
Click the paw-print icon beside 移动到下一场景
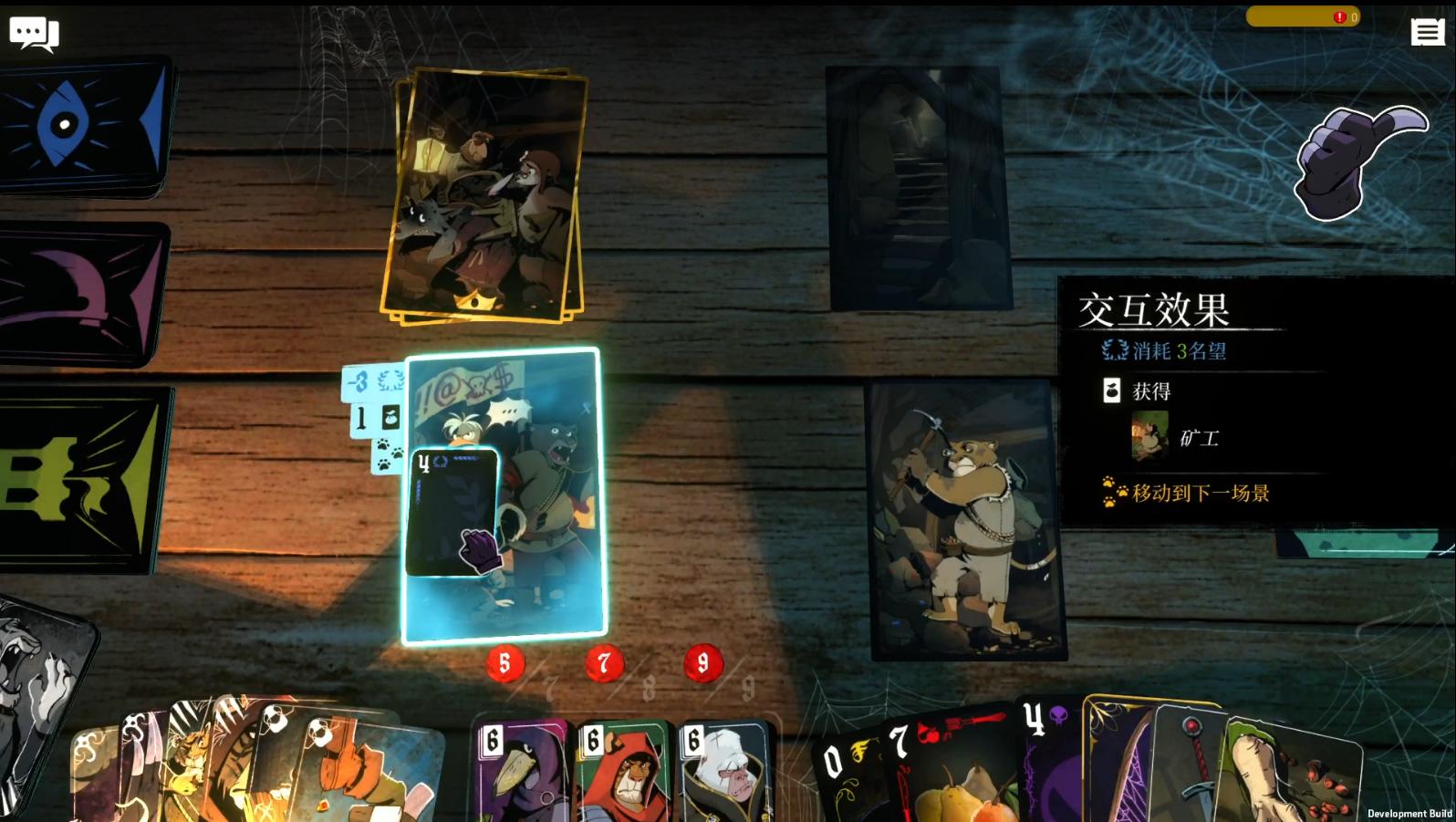[x=1115, y=493]
